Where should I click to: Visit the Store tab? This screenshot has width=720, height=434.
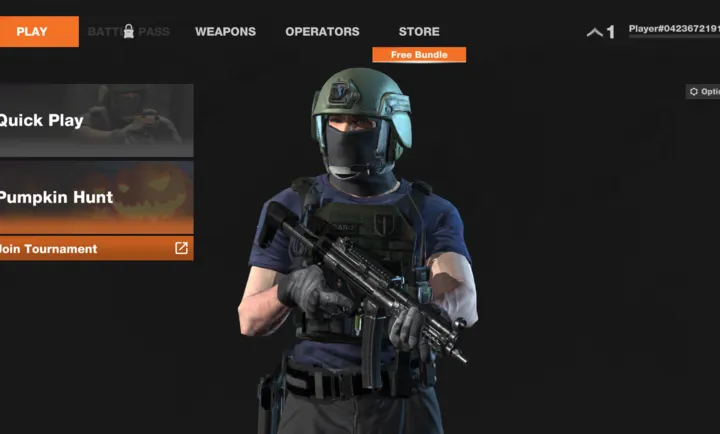(419, 31)
